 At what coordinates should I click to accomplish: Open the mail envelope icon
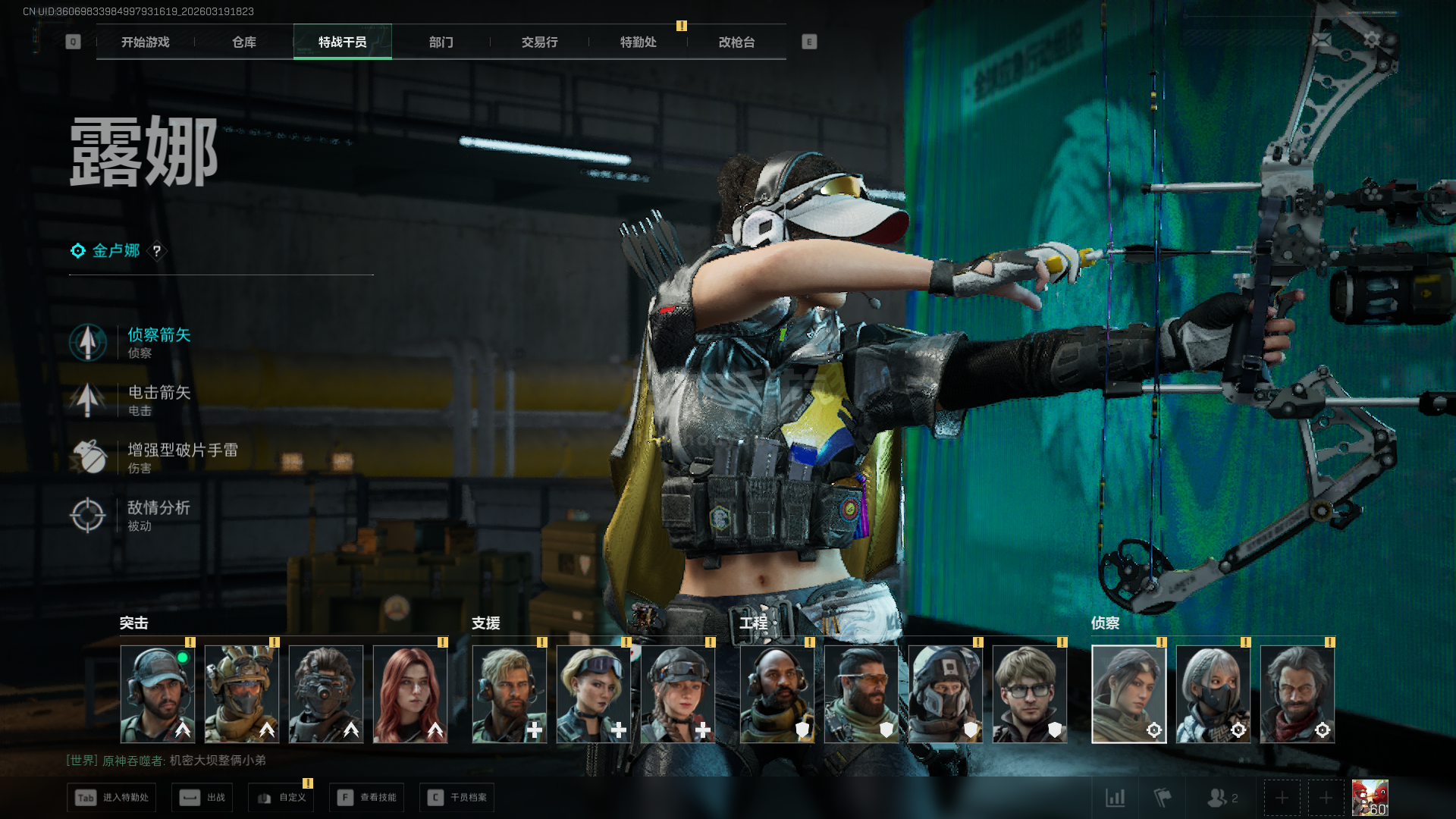tap(1321, 39)
